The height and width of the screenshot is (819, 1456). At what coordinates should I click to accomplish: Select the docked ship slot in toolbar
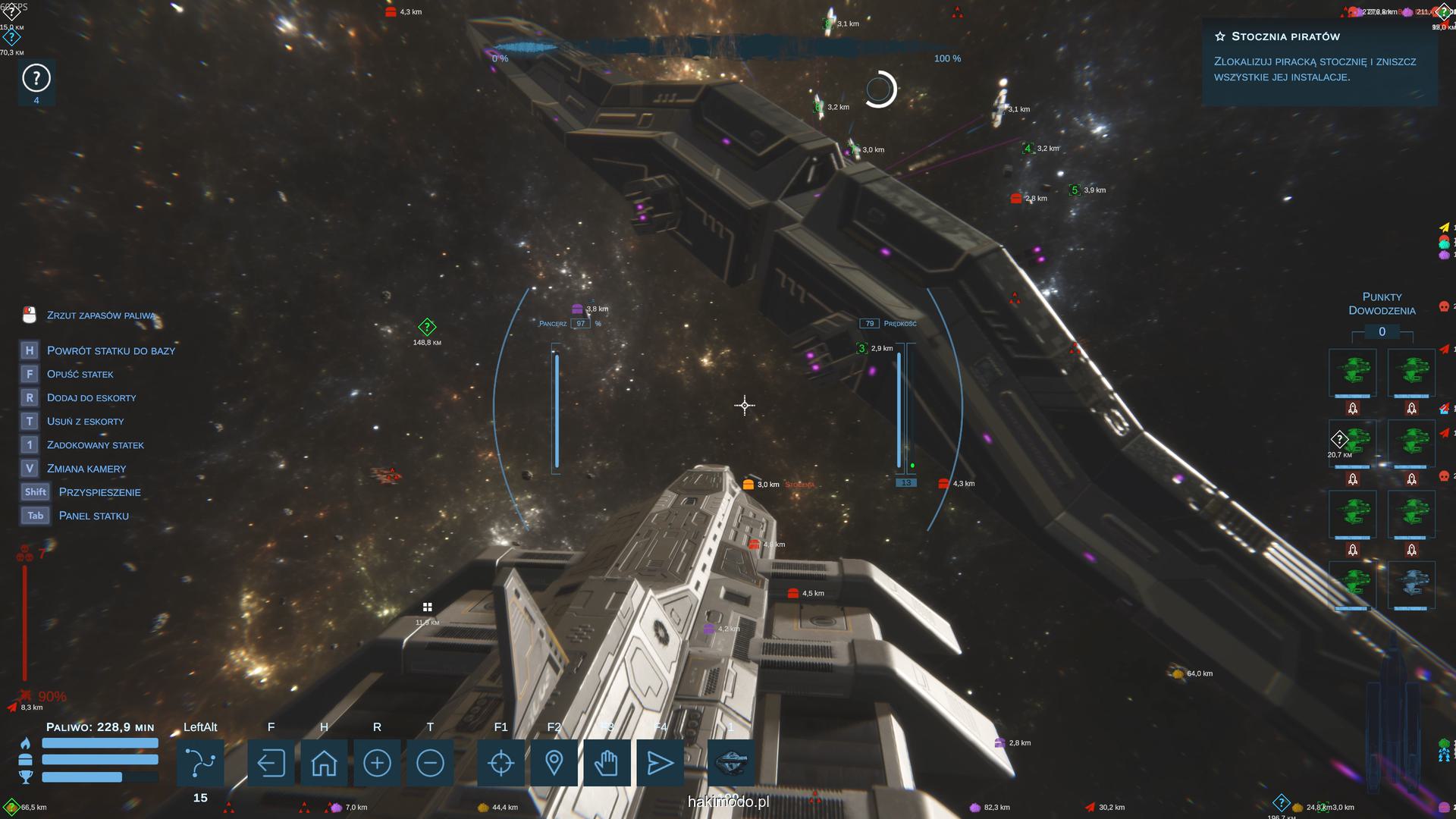[x=731, y=763]
